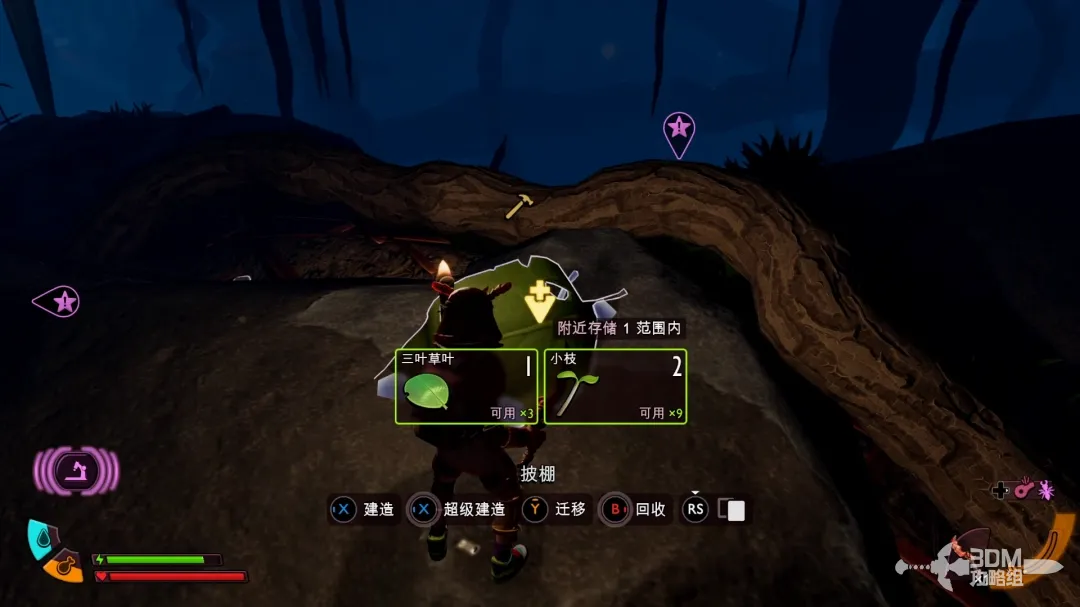Viewport: 1080px width, 607px height.
Task: Click the pink ant icon
Action: [1046, 489]
